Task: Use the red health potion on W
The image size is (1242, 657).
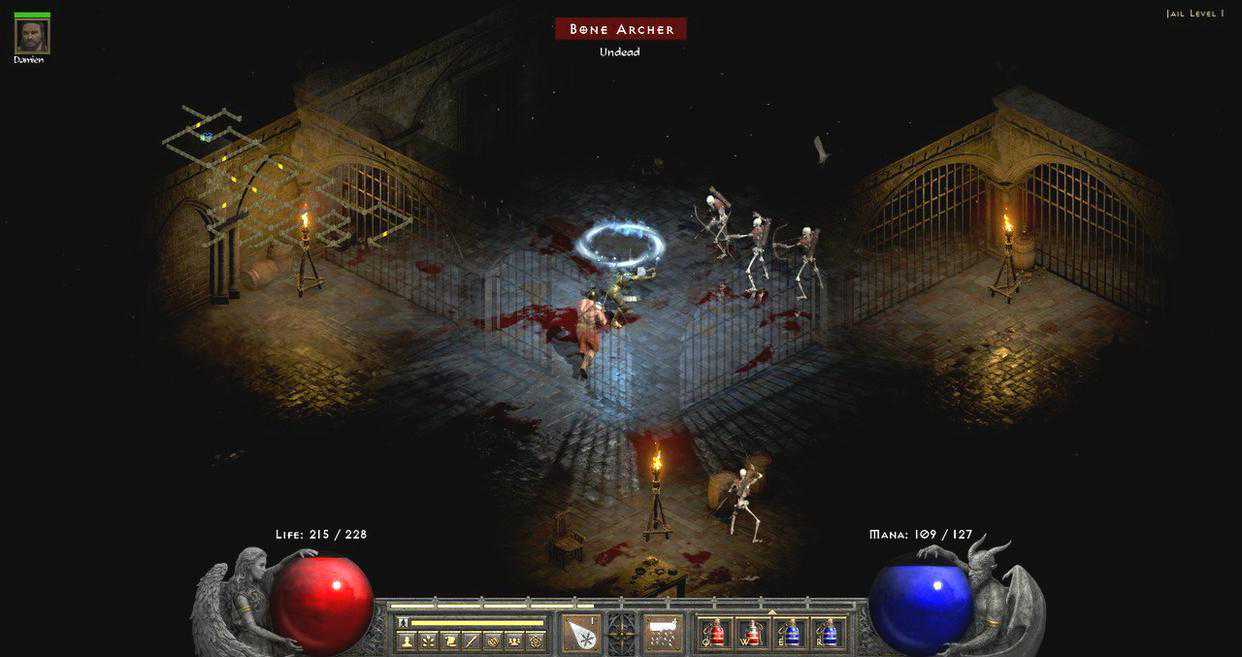Action: 753,633
